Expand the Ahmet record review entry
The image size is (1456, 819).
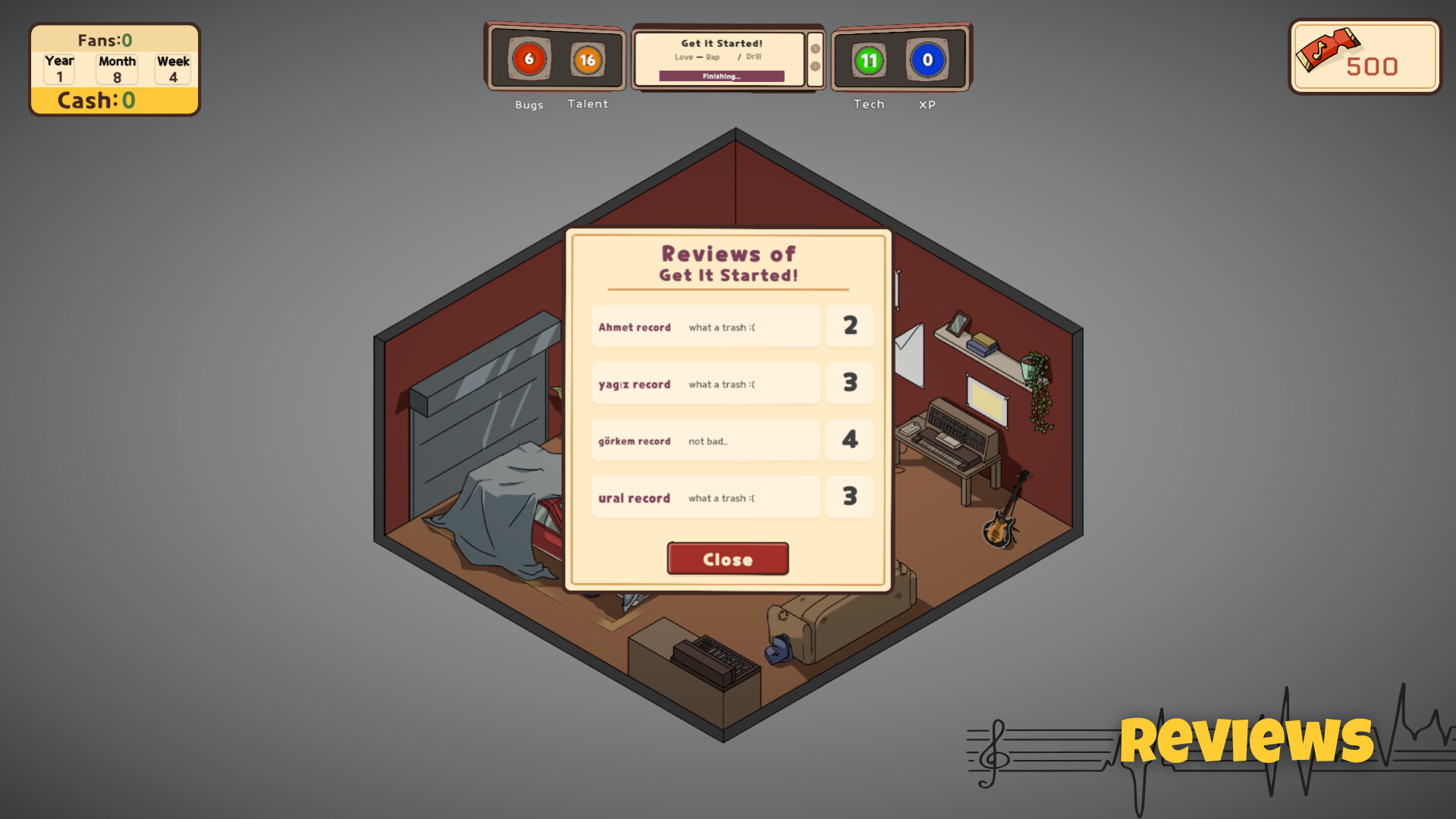(x=704, y=327)
